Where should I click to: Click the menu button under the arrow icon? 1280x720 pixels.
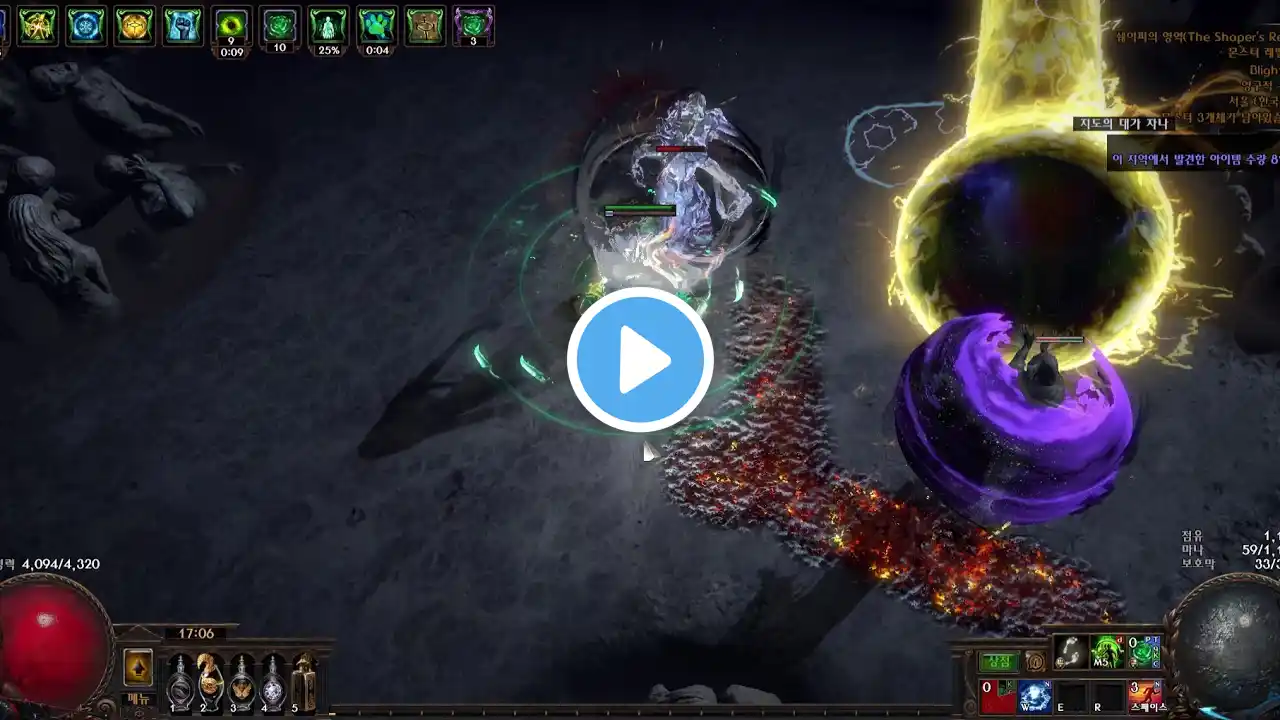click(x=138, y=699)
